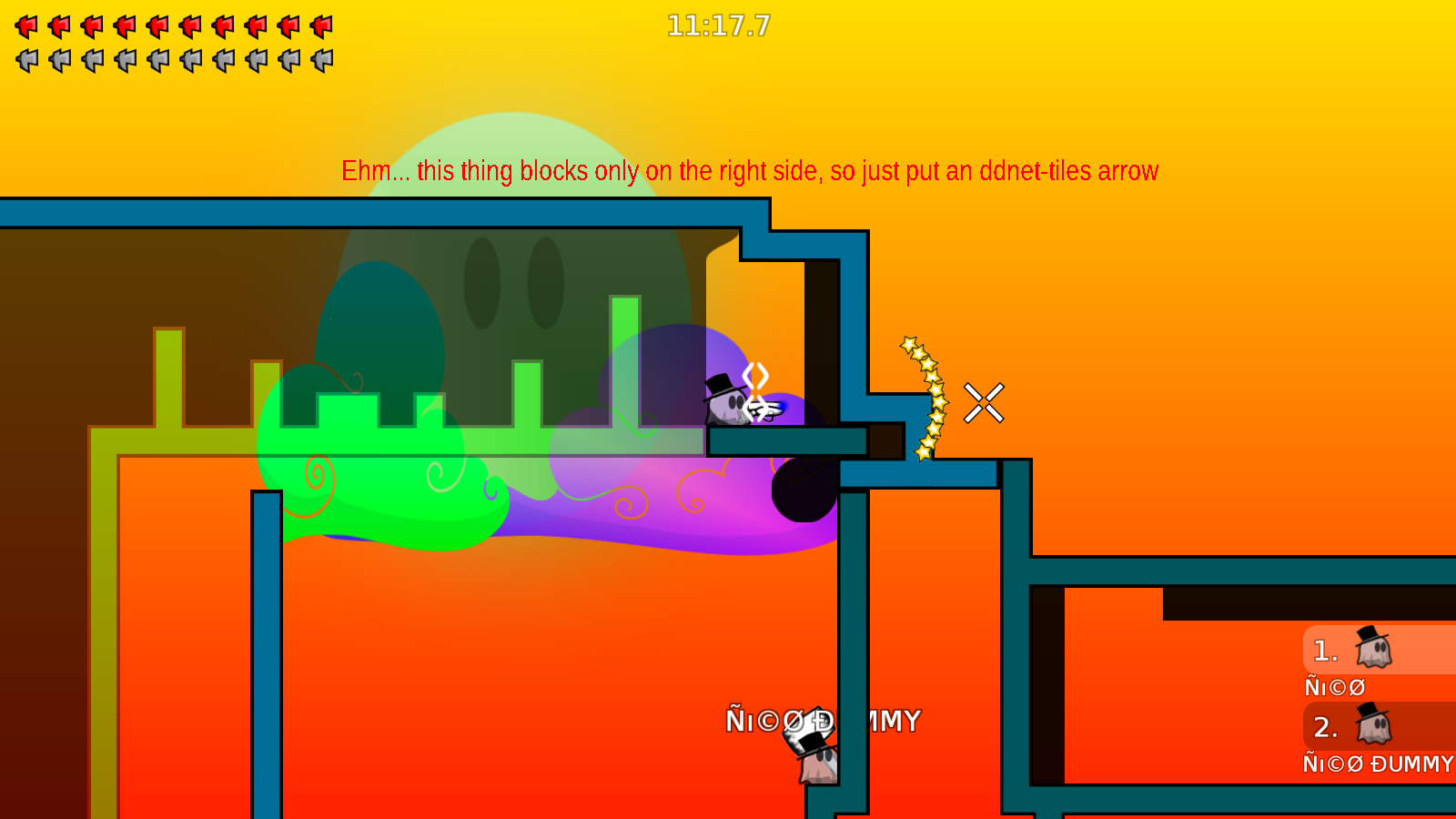
Task: Click the rank 2 player avatar on scoreboard
Action: [x=1371, y=725]
